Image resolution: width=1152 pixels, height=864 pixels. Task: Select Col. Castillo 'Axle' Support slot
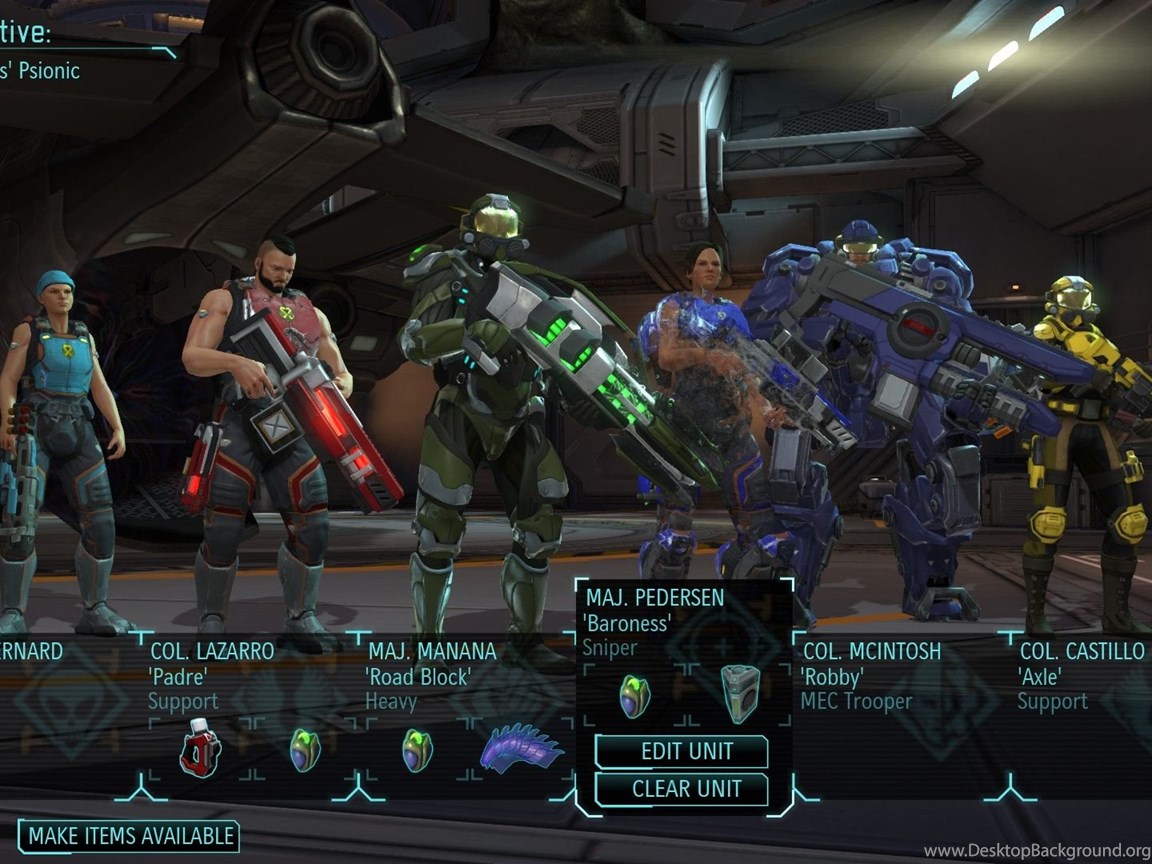coord(1080,676)
